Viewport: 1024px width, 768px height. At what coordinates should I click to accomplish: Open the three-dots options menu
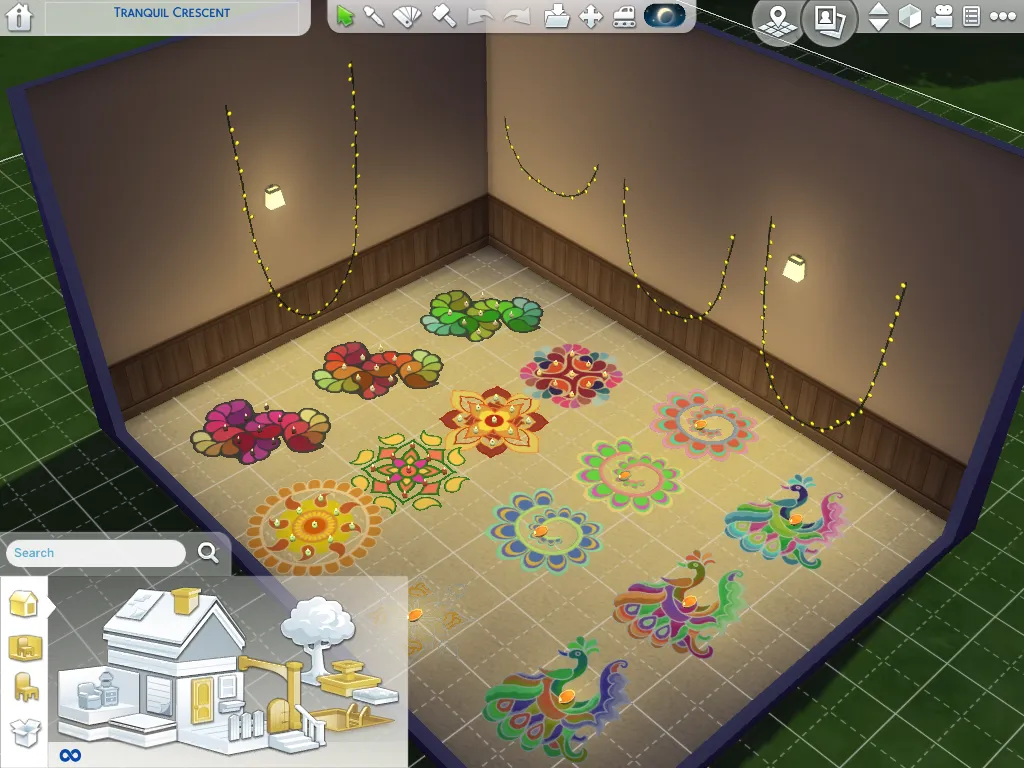click(1002, 17)
